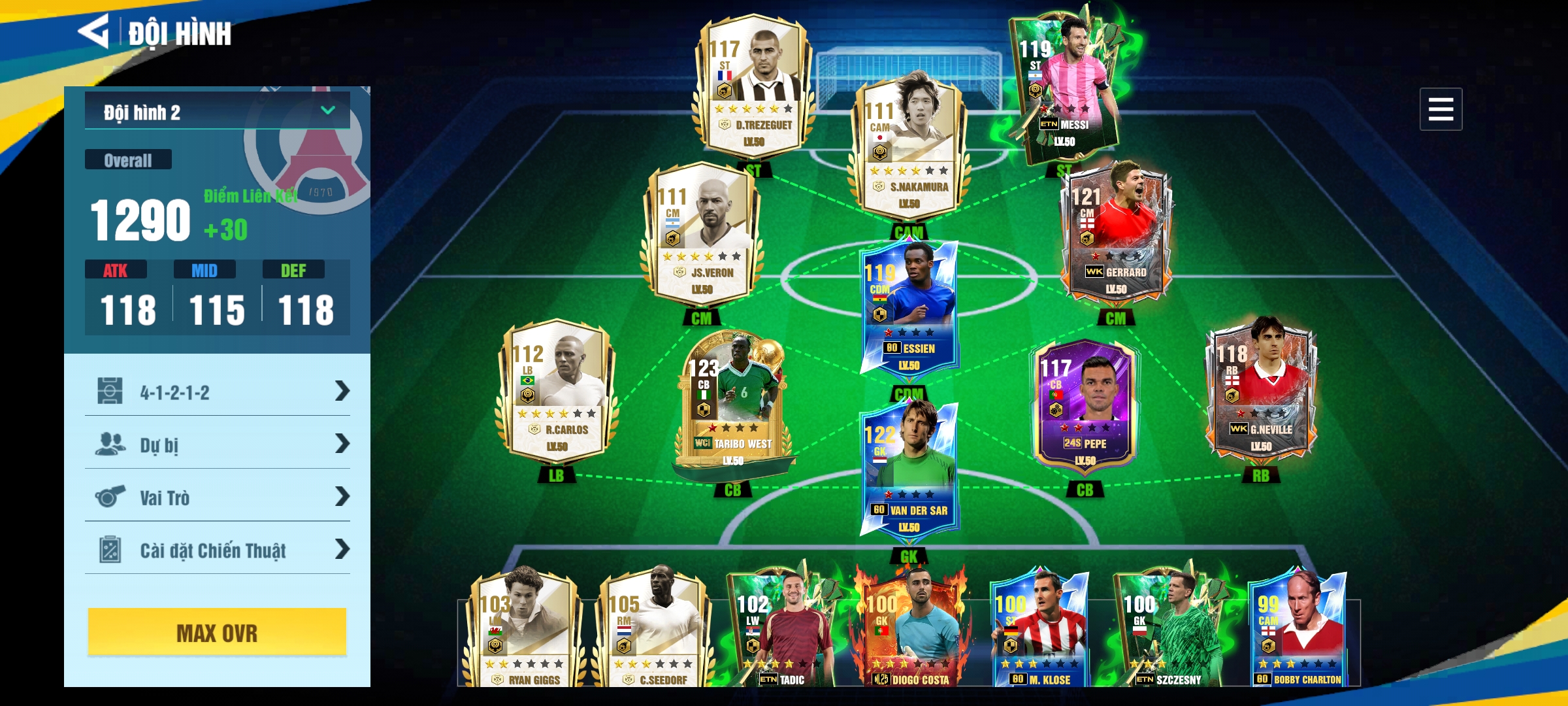Open the 4-1-2-1-2 formation menu

217,392
